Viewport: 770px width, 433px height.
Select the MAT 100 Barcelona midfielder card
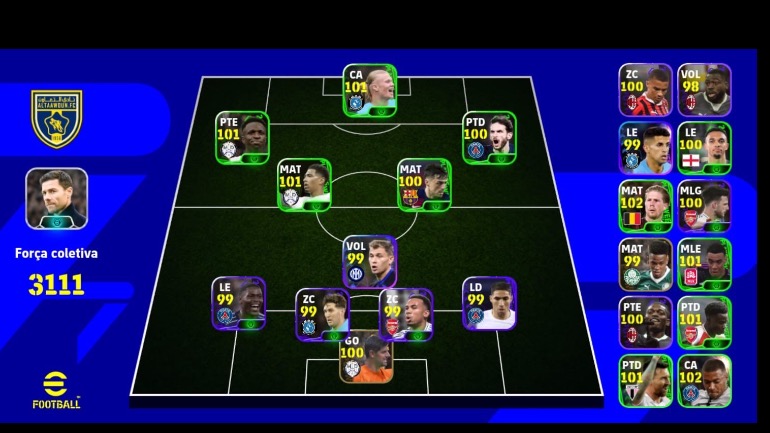(424, 184)
